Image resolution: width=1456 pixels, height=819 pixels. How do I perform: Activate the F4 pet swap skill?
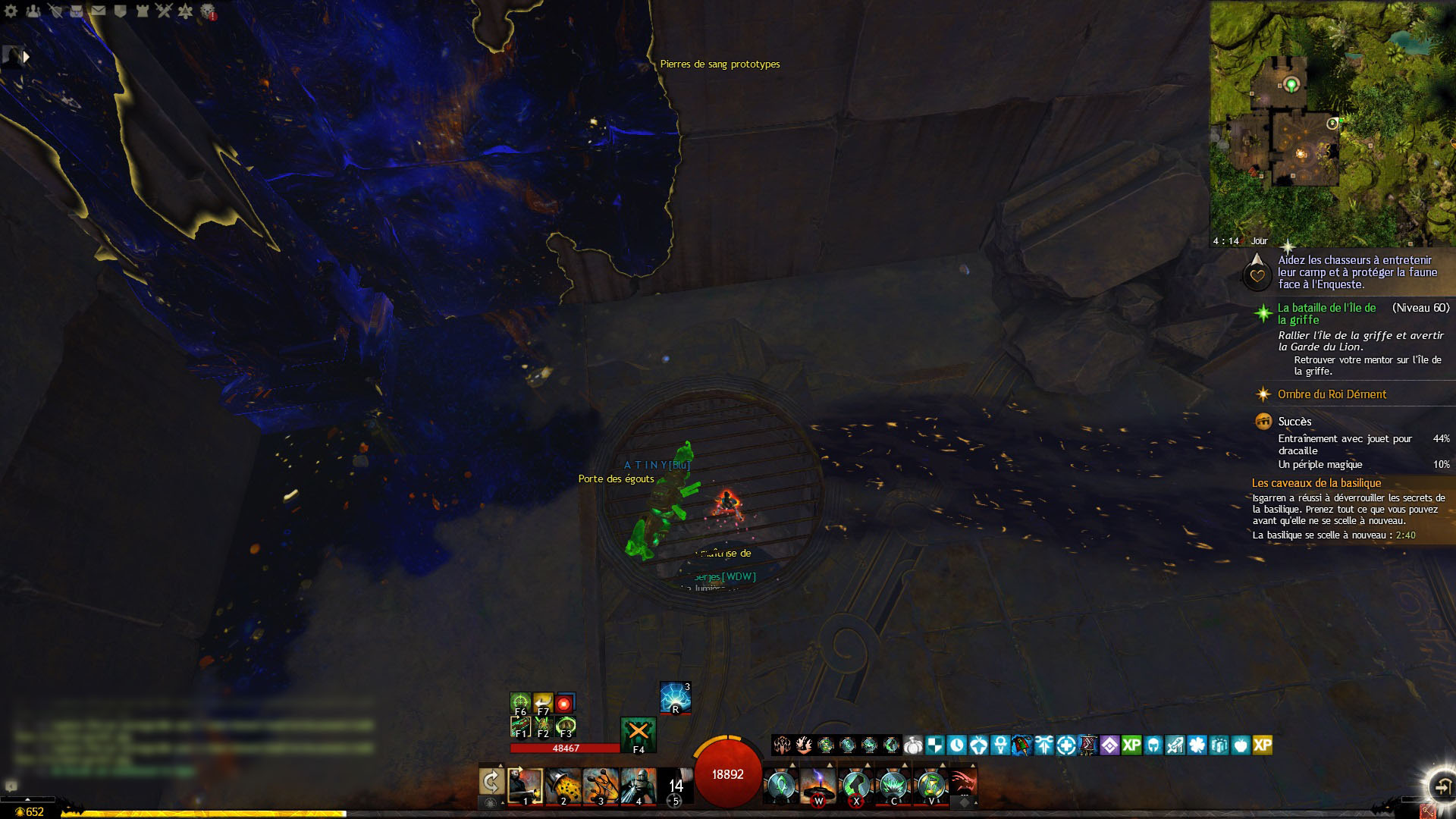[638, 733]
